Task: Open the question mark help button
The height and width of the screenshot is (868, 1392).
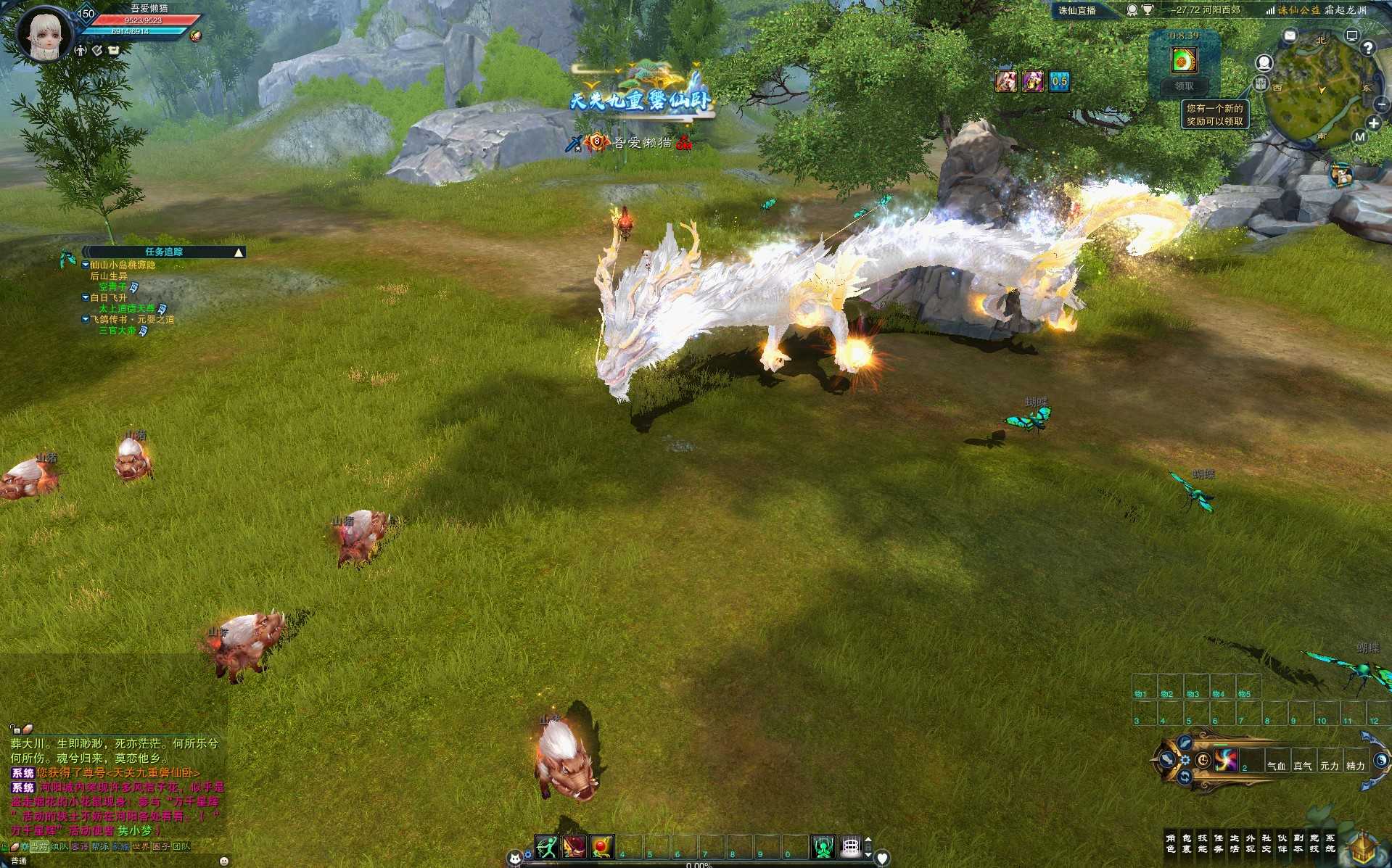Action: (1367, 49)
